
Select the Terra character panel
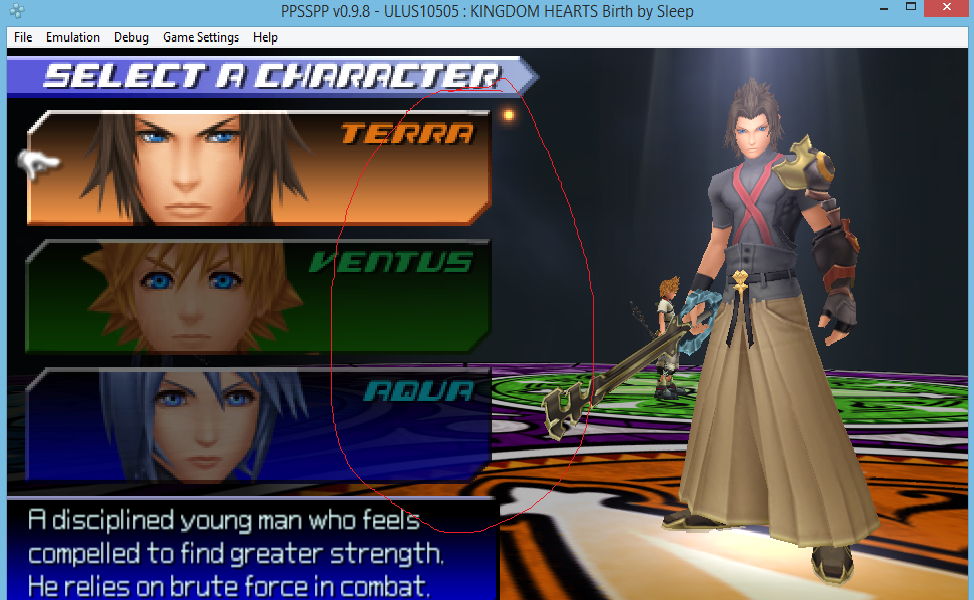pos(258,167)
